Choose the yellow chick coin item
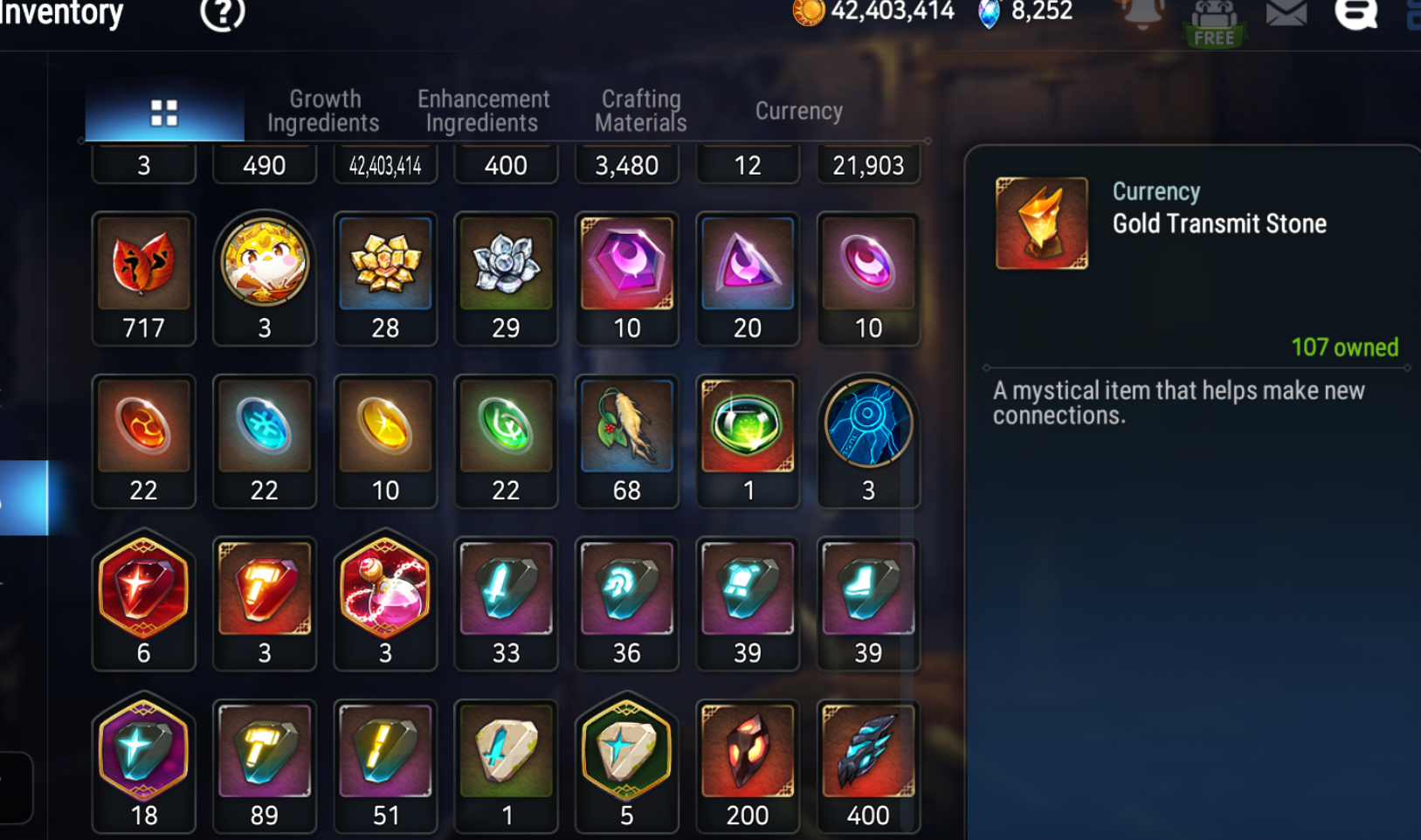The image size is (1421, 840). tap(265, 263)
